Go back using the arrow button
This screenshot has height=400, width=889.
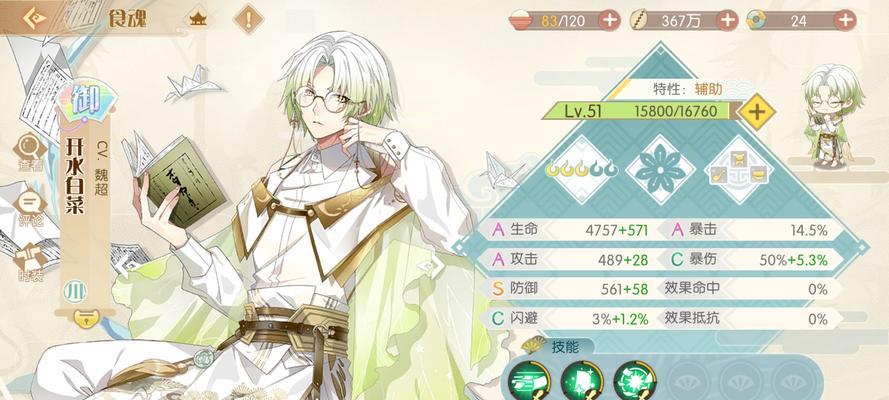[x=34, y=18]
